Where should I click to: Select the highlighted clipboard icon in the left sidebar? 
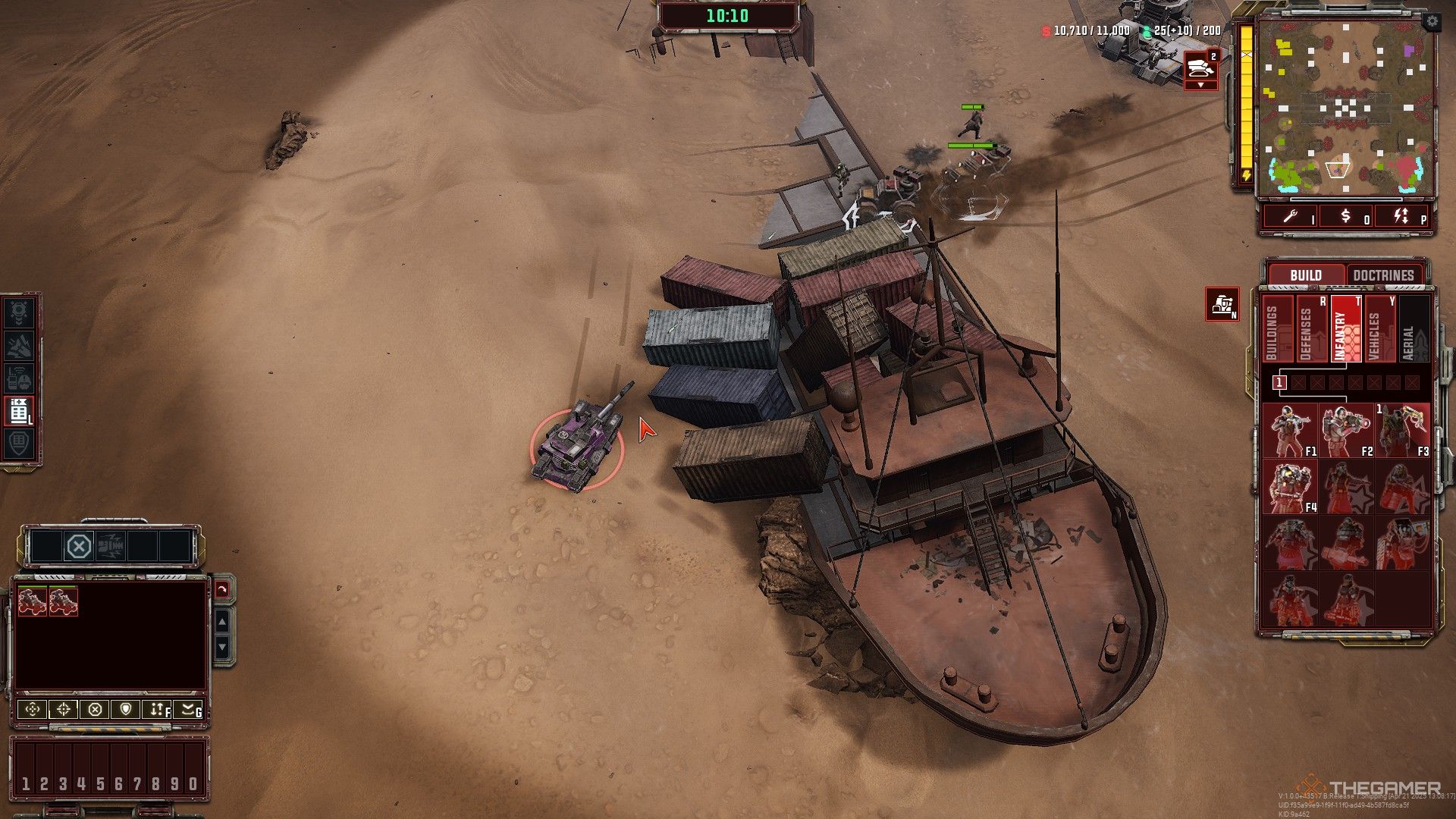coord(19,410)
